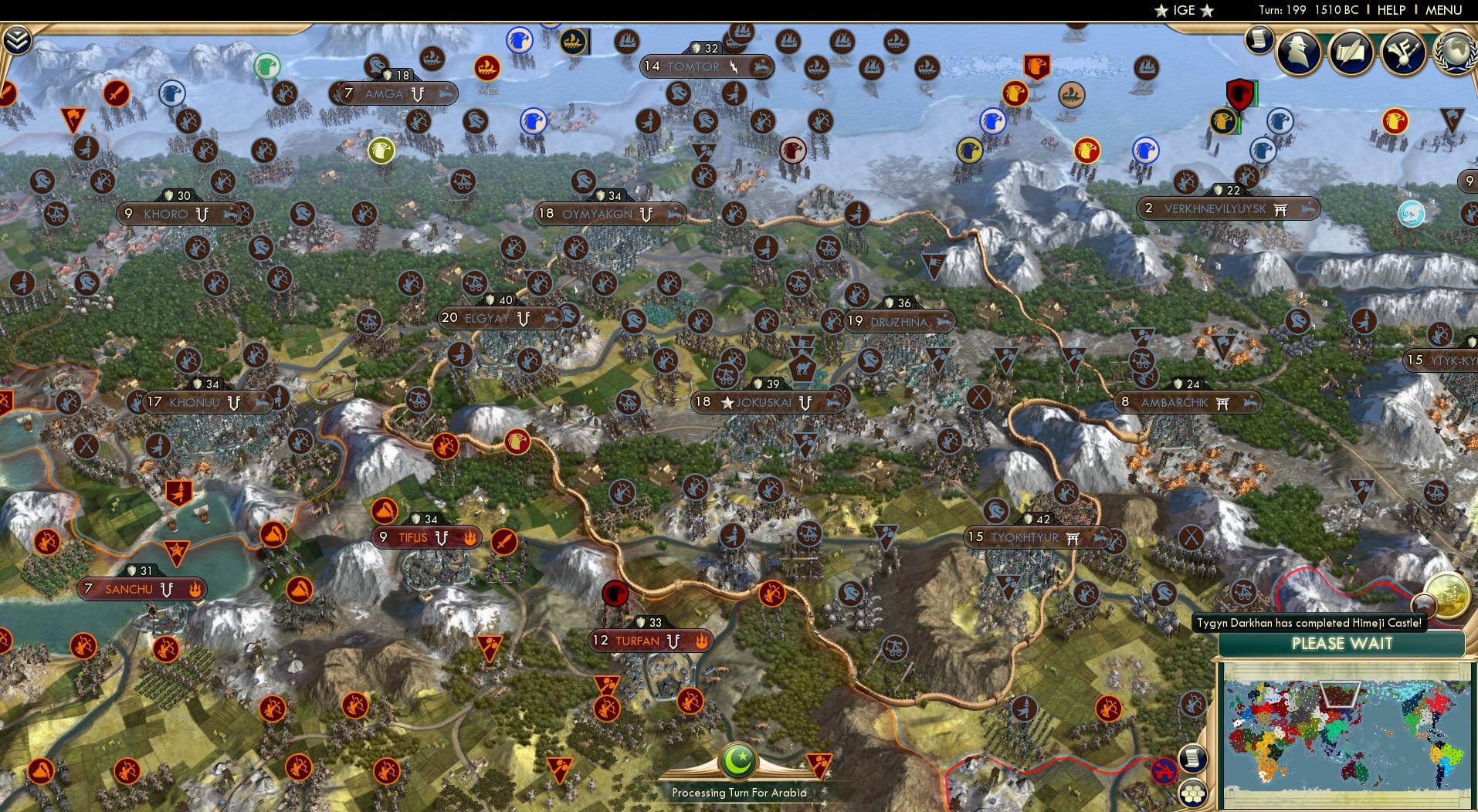Viewport: 1478px width, 812px height.
Task: Click the IGE button in the top bar
Action: (1183, 10)
